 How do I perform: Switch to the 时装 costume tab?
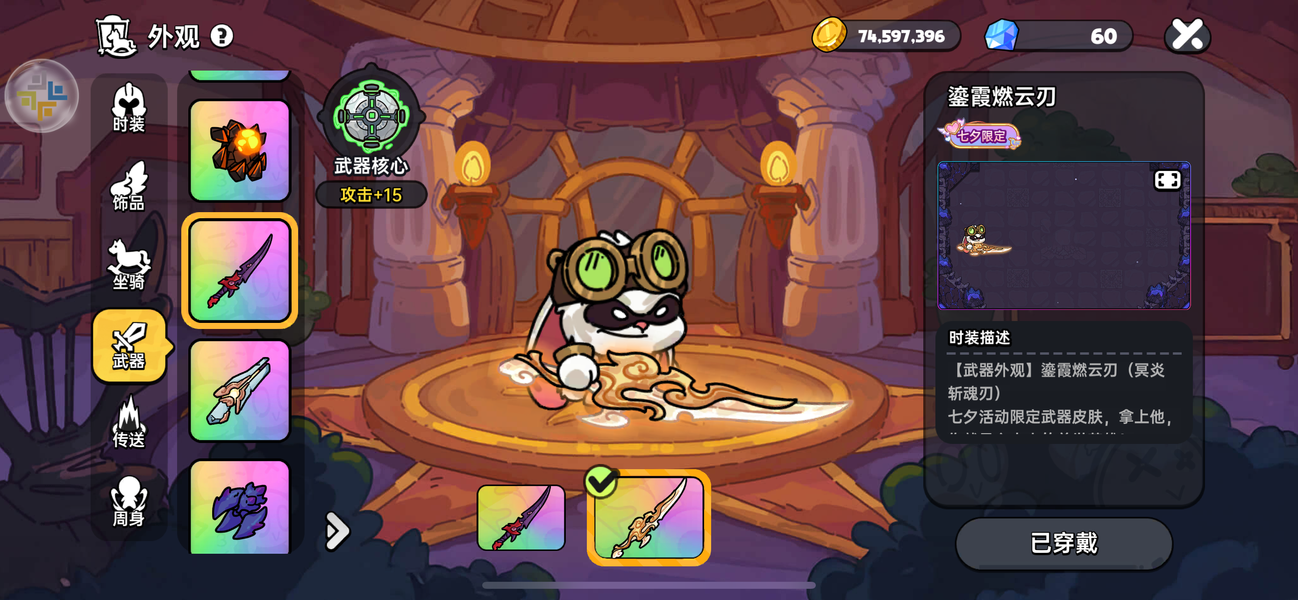[x=129, y=108]
